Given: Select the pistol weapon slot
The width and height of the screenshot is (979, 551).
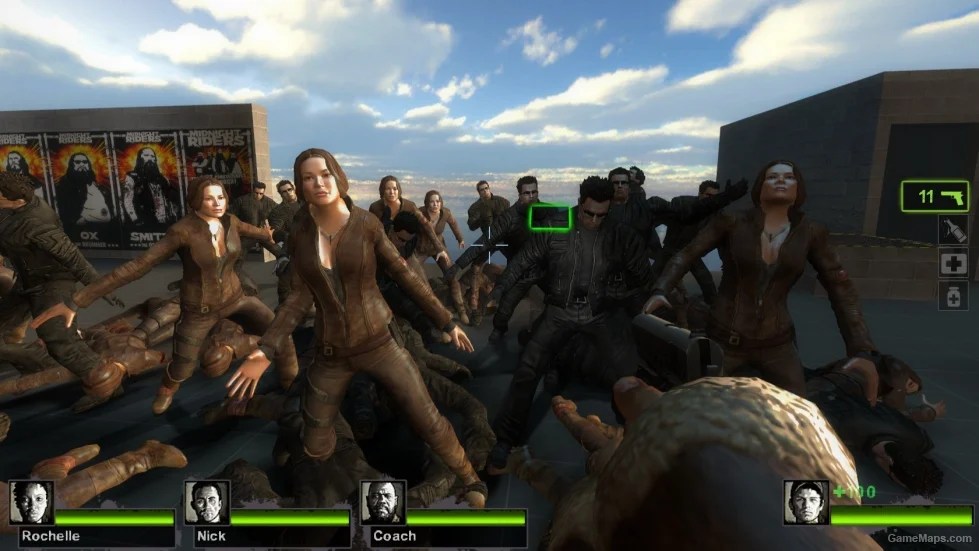Looking at the screenshot, I should [934, 196].
